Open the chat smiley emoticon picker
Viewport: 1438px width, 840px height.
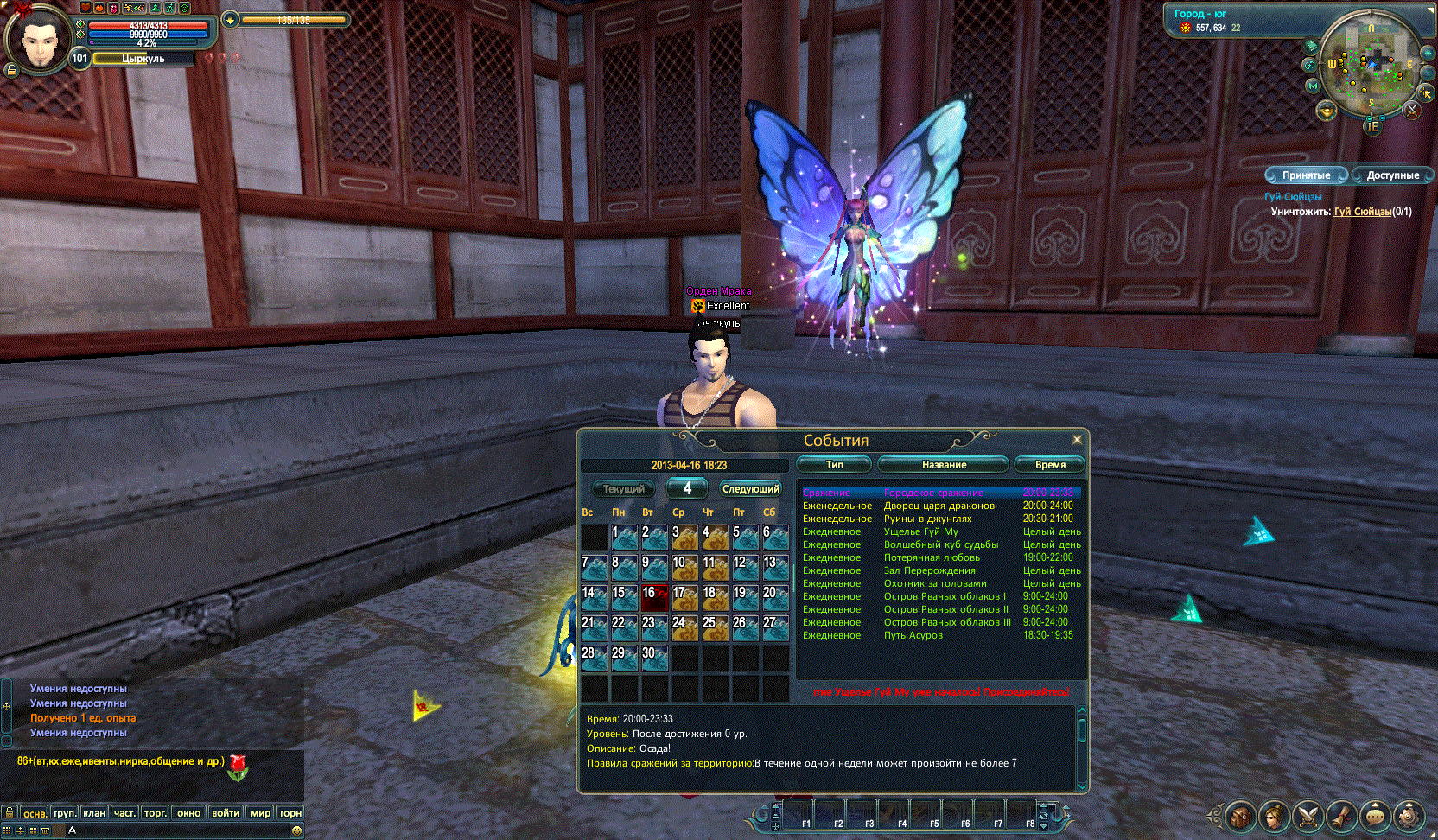click(296, 830)
